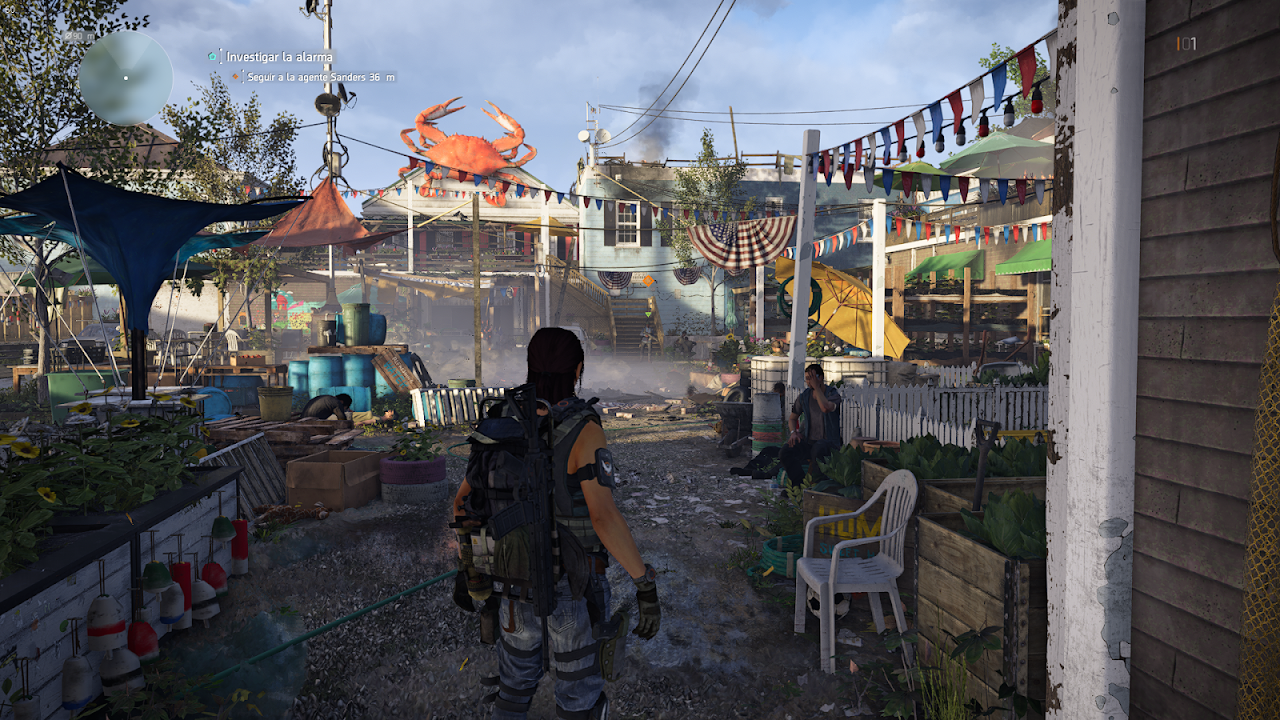The width and height of the screenshot is (1280, 720).
Task: Select the "Investigar la alarma" mission objective
Action: (x=279, y=57)
